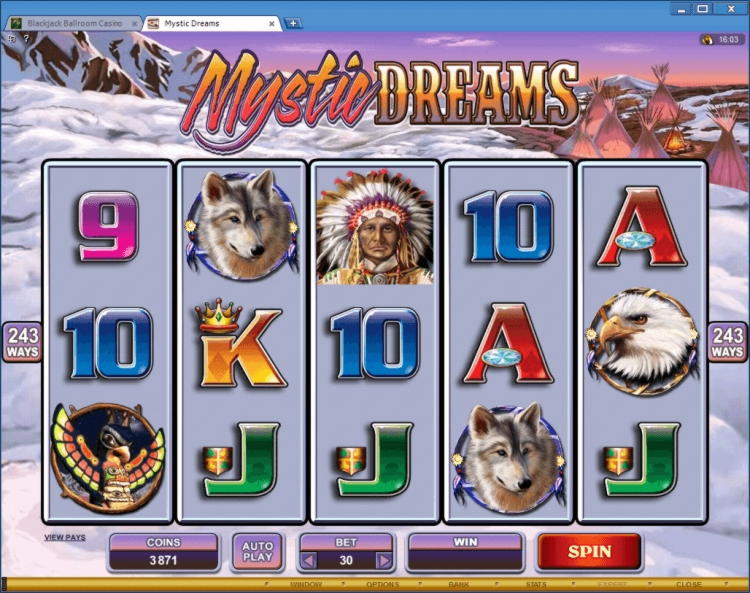Open the Bank menu
750x593 pixels.
[x=459, y=584]
